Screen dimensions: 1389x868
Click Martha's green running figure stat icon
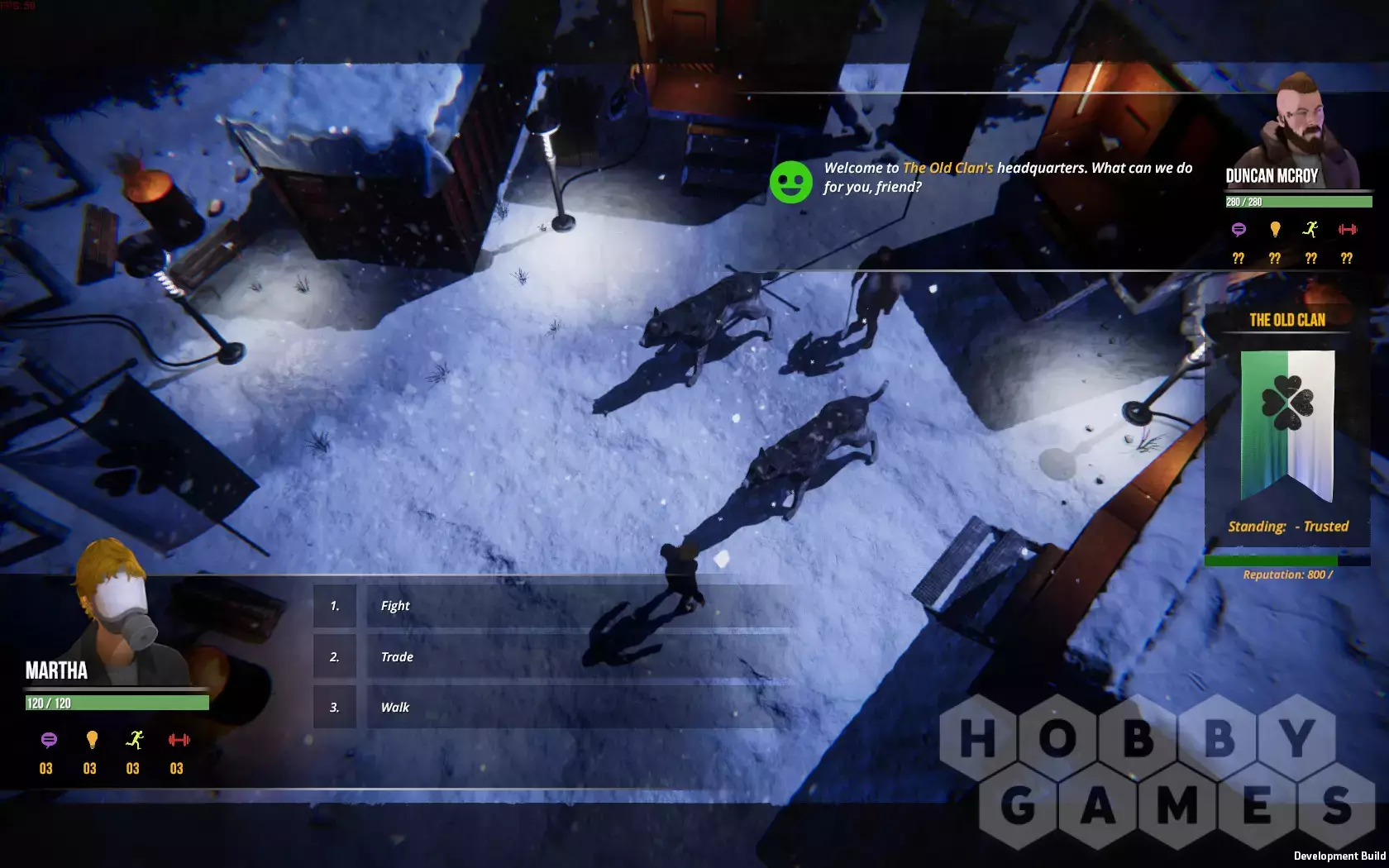click(x=135, y=740)
